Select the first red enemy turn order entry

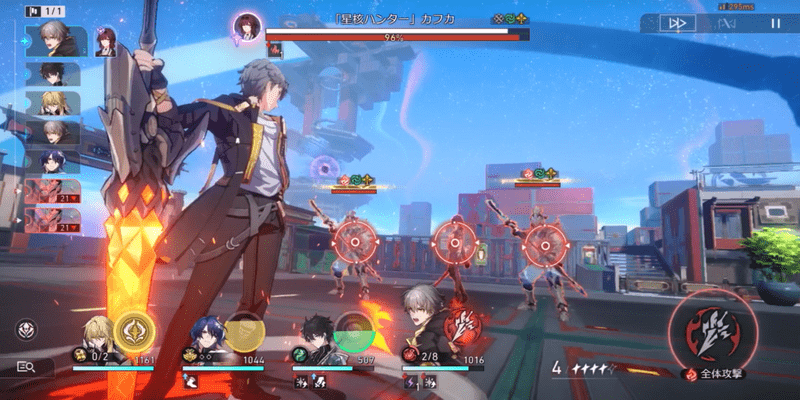pos(53,188)
